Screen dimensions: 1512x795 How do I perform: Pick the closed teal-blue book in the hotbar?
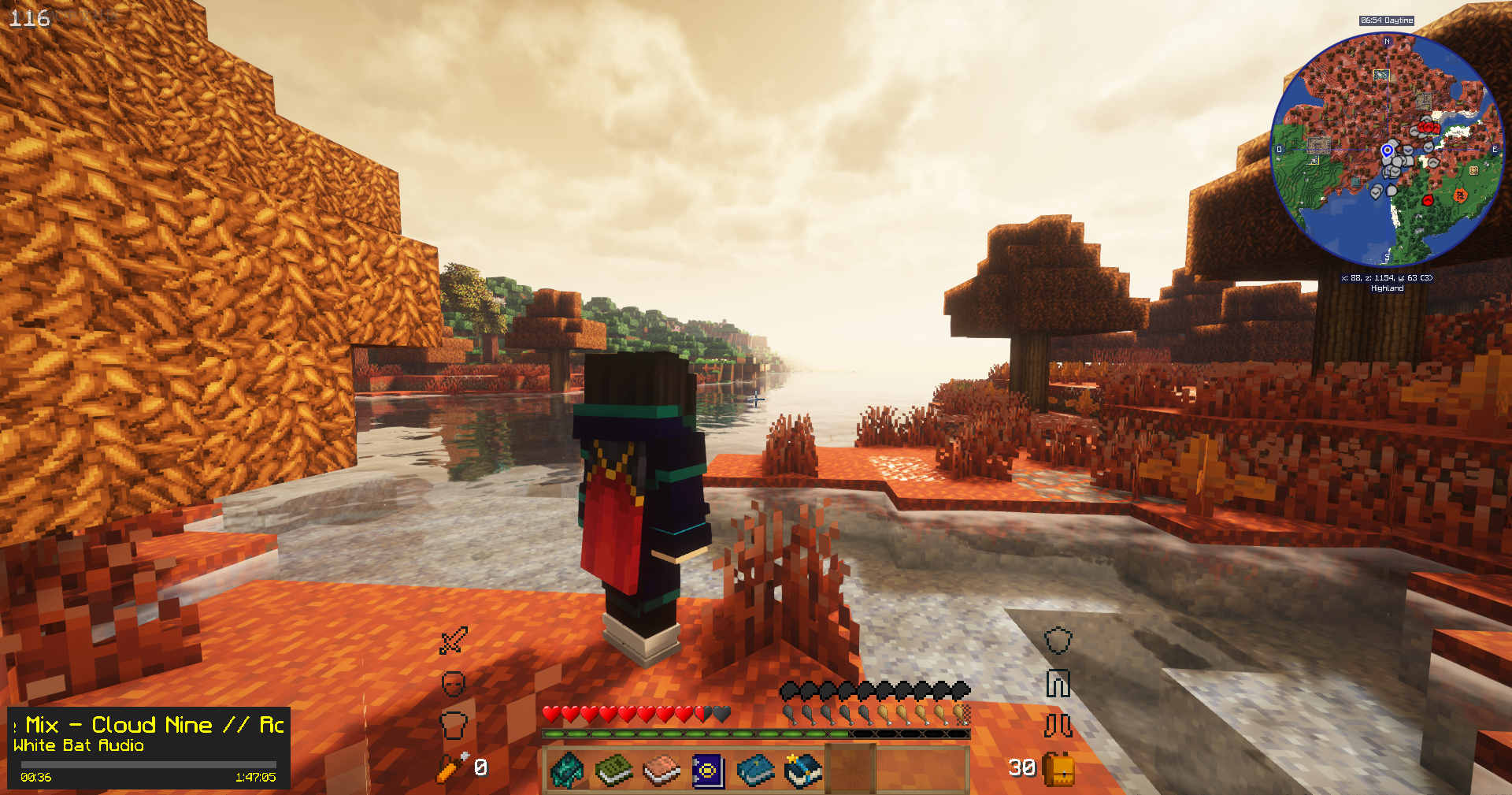point(755,770)
